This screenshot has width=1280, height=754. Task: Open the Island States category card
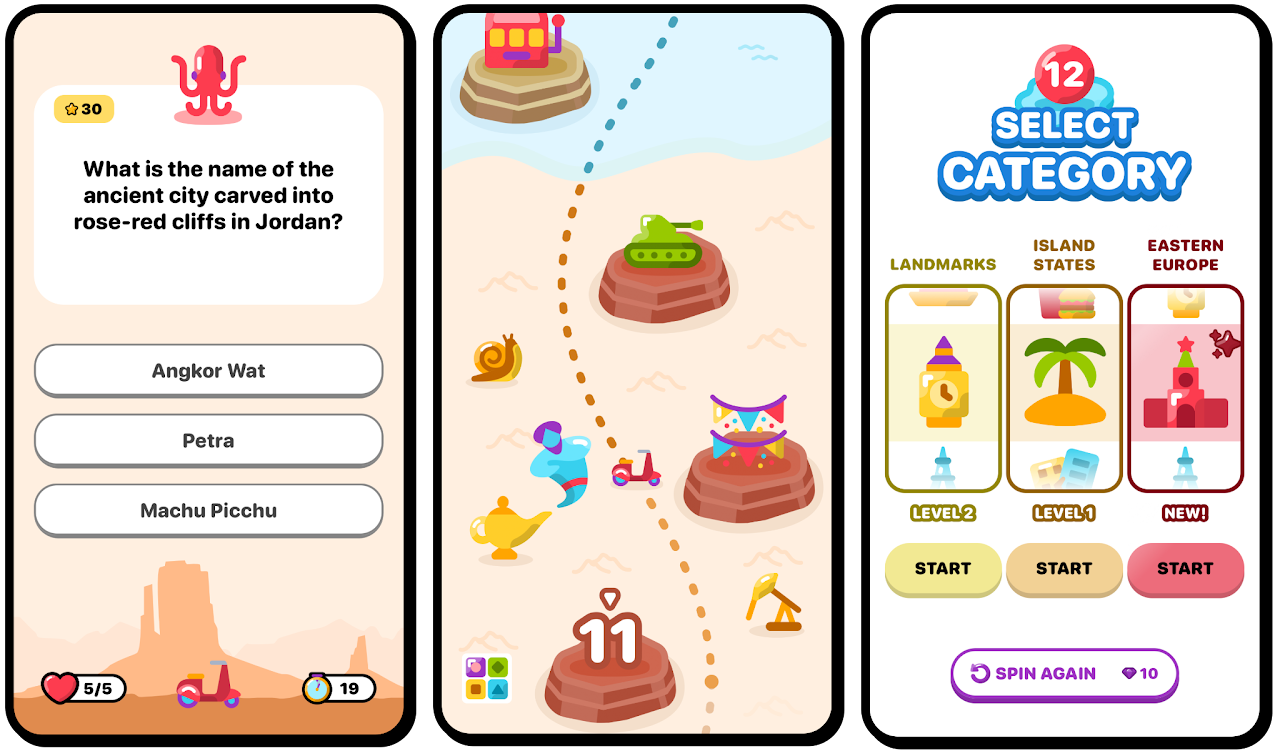(1064, 388)
